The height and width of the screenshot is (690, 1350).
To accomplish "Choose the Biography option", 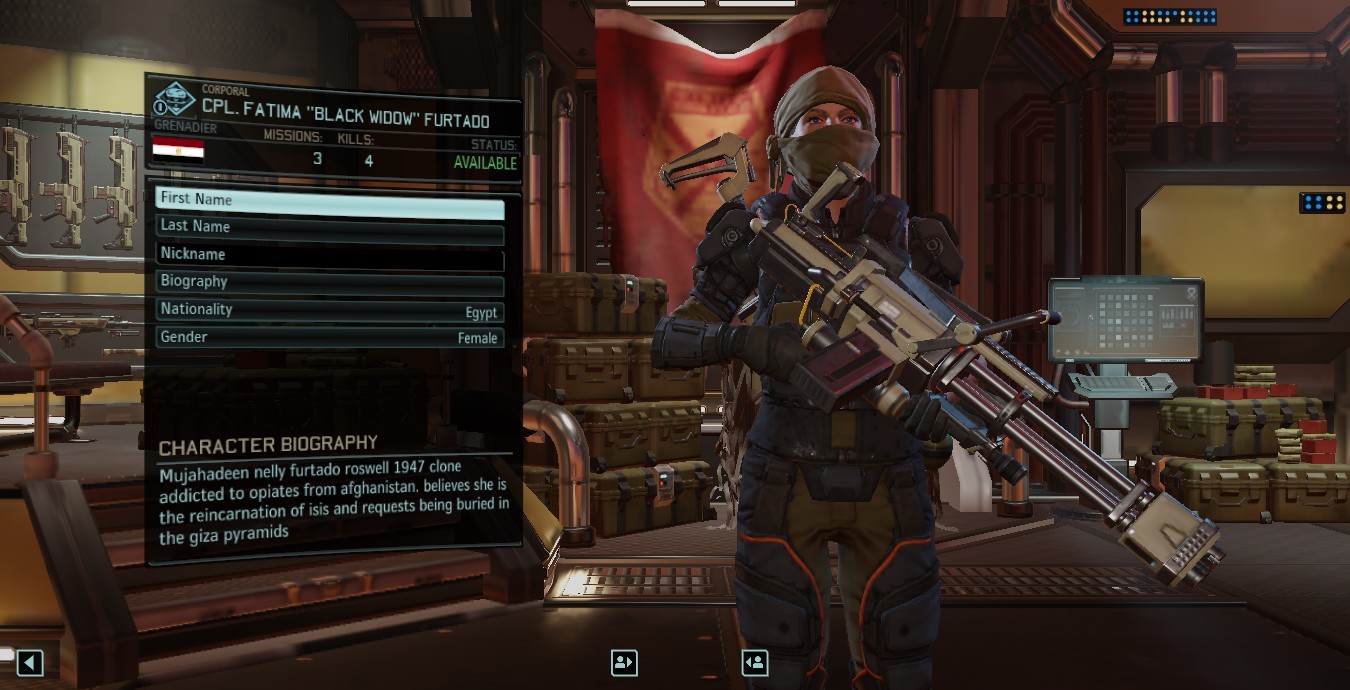I will [329, 282].
